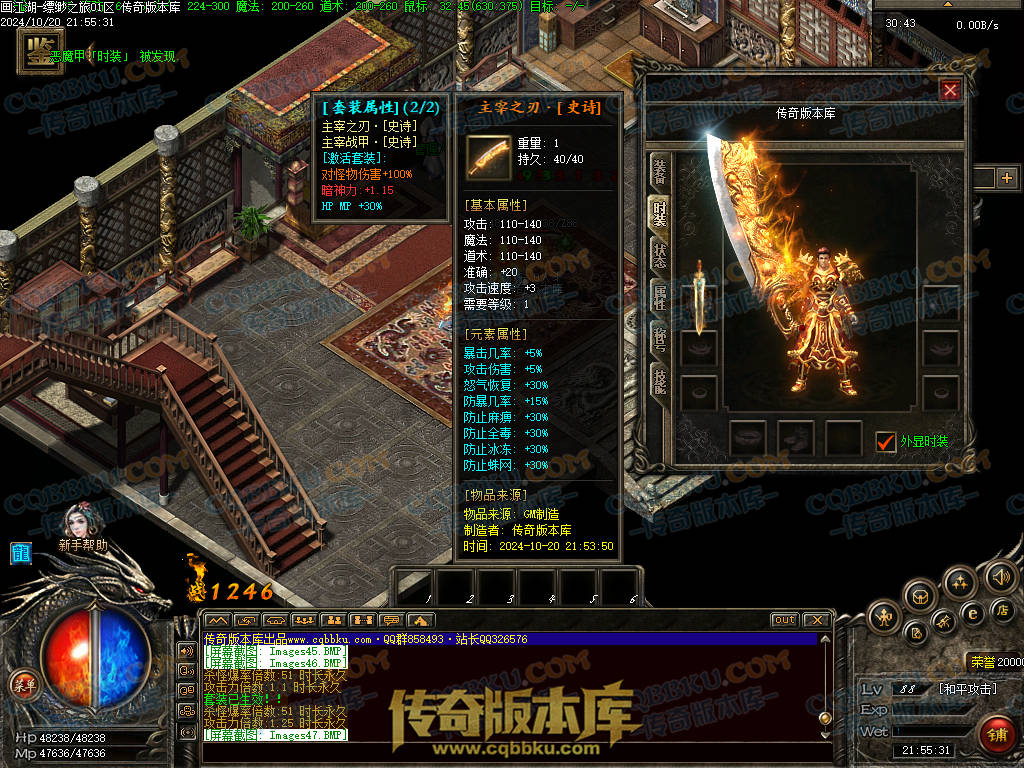Open the treasure chest bag button

click(920, 596)
